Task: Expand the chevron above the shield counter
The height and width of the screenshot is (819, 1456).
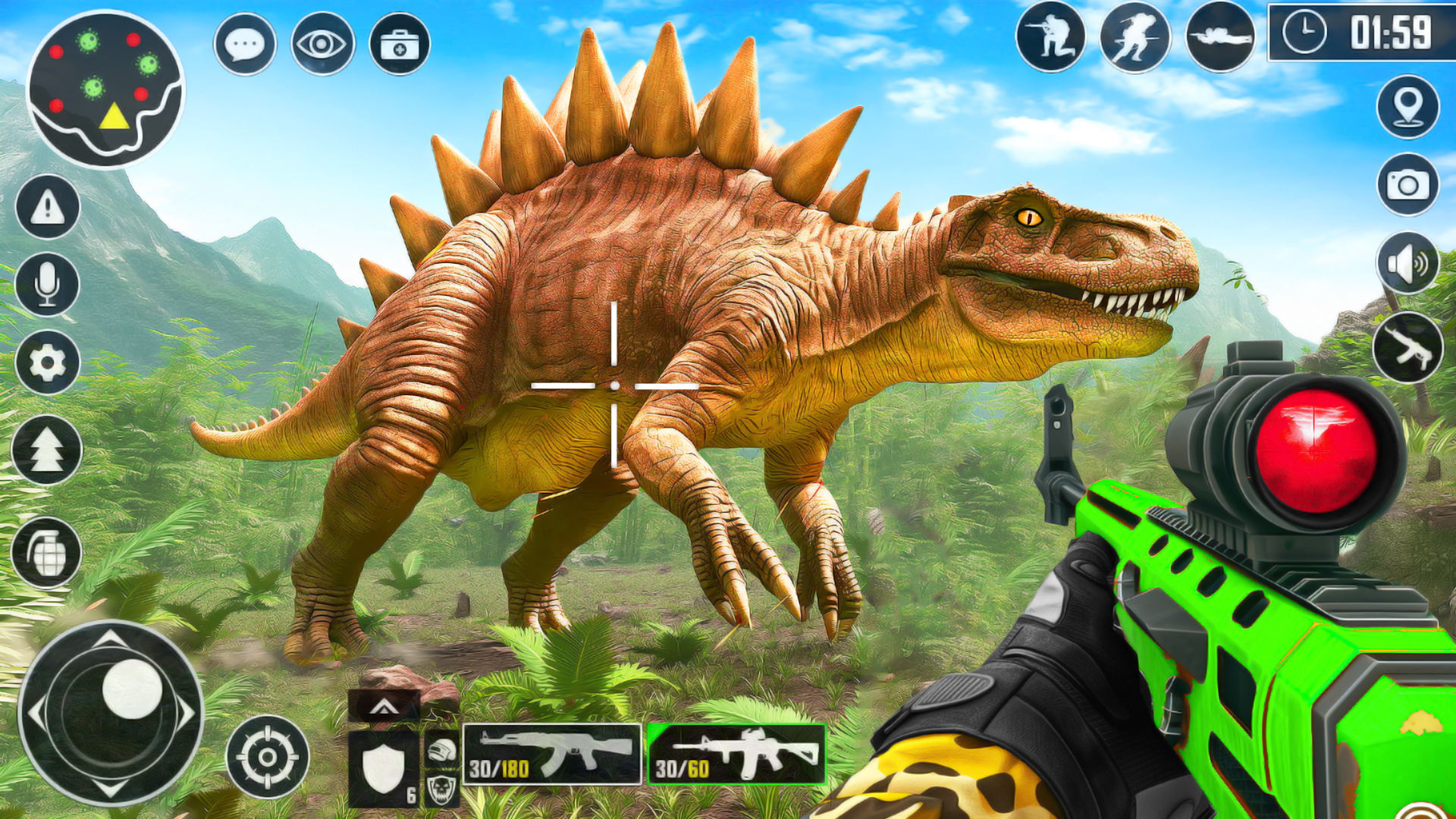Action: (383, 707)
